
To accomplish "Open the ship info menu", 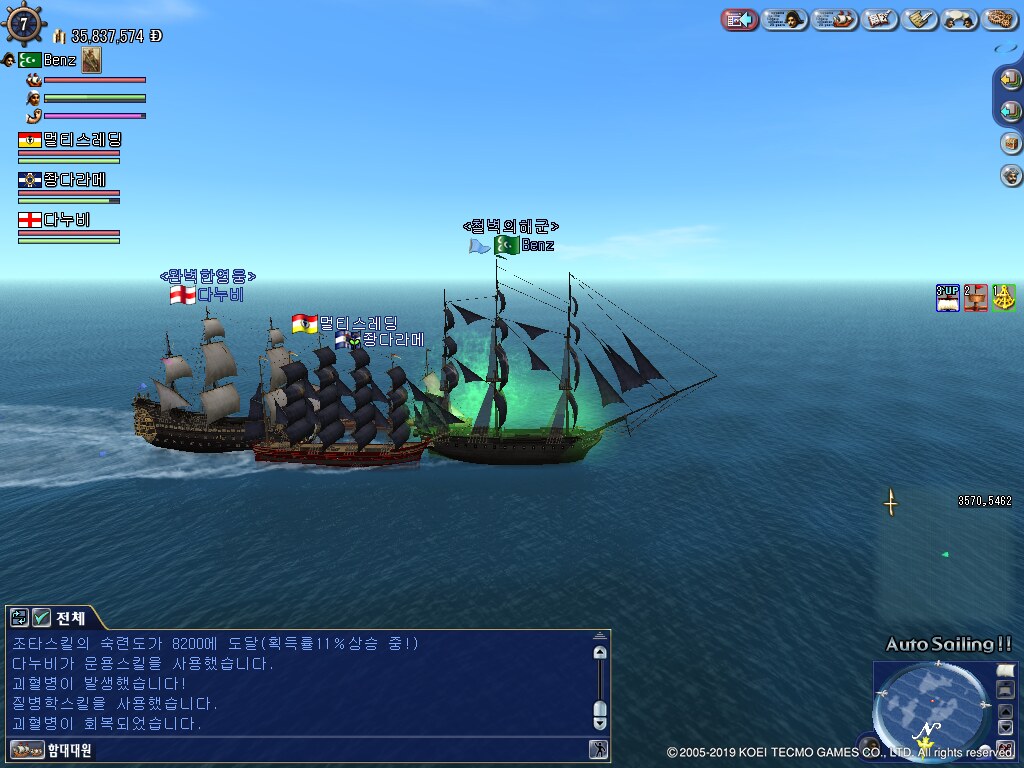I will point(835,19).
